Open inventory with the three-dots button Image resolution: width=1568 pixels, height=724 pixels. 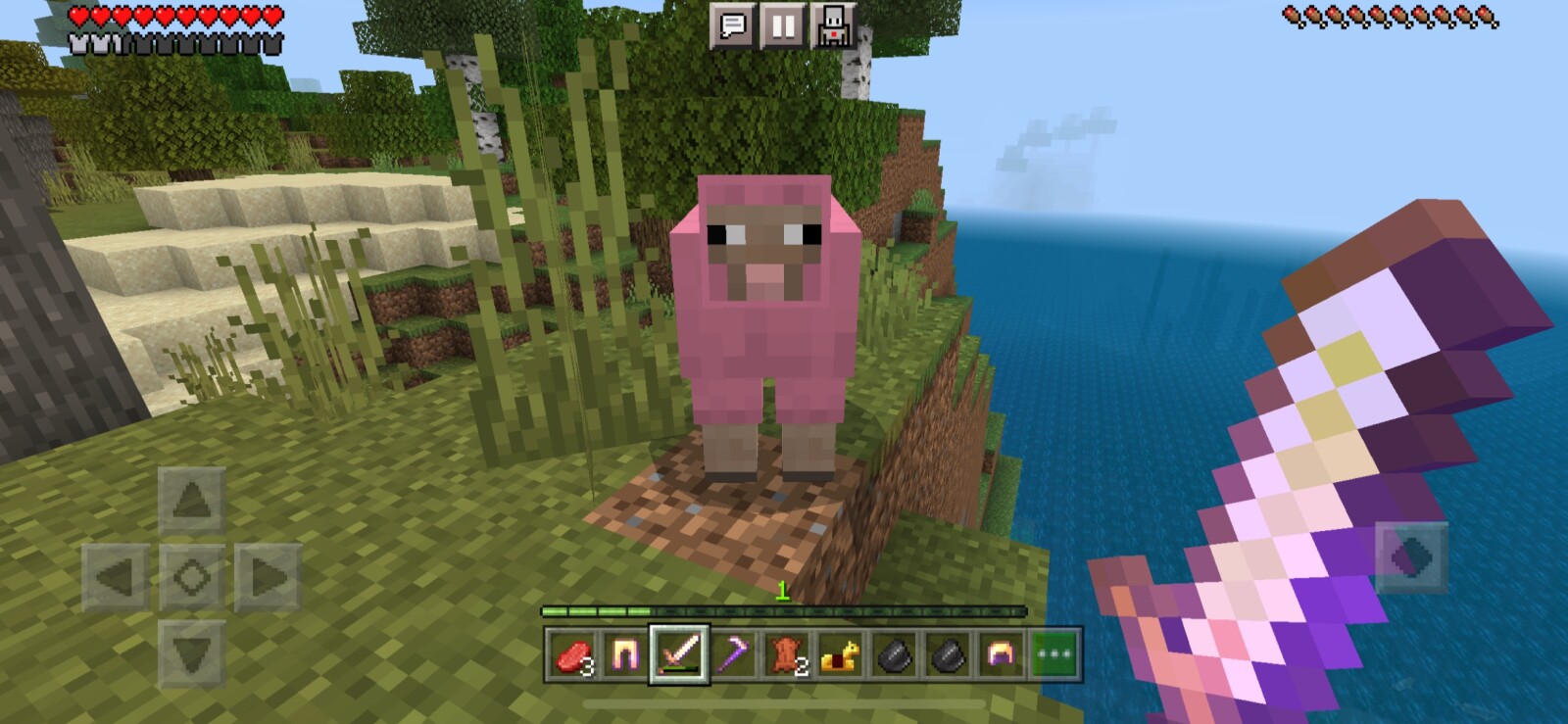1053,654
